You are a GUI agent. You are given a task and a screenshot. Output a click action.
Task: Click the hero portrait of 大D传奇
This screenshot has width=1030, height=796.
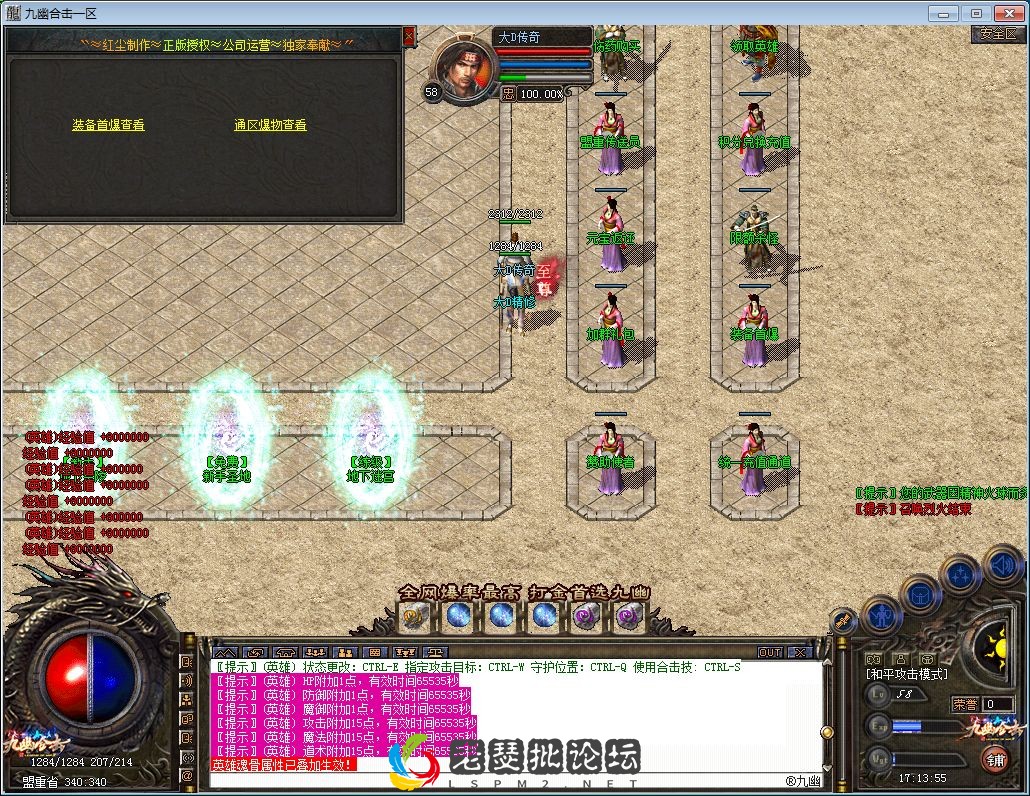coord(463,67)
